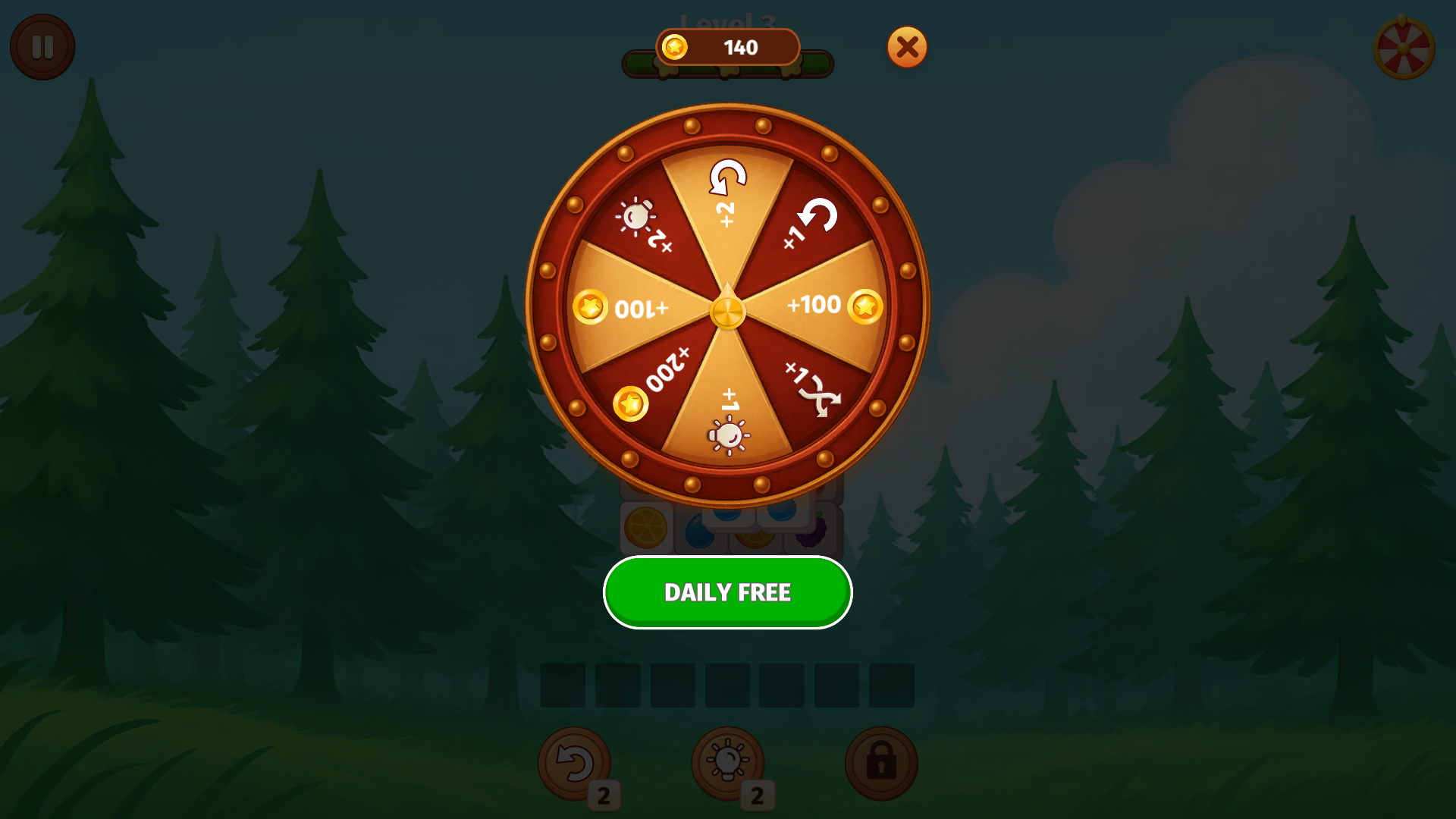Viewport: 1456px width, 819px height.
Task: Select the +1 undo arrow wheel segment
Action: click(x=813, y=221)
